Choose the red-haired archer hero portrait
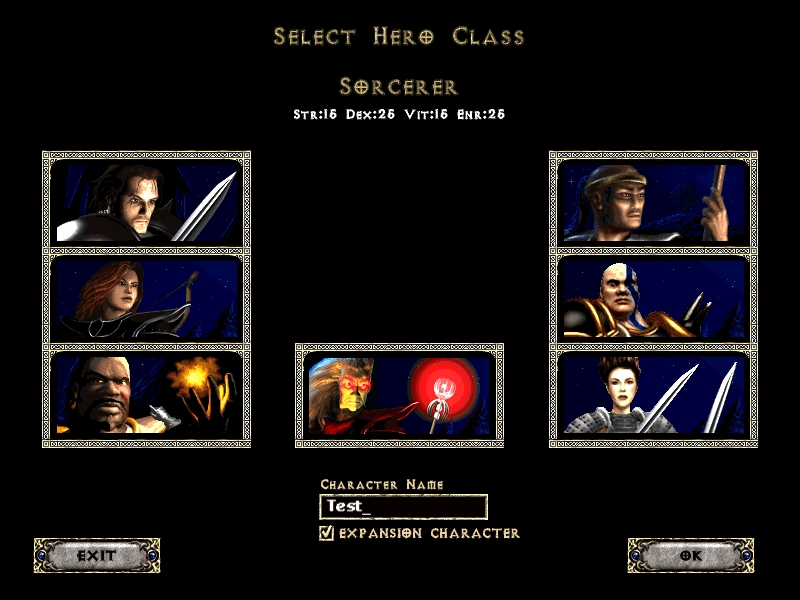The image size is (800, 600). 146,297
